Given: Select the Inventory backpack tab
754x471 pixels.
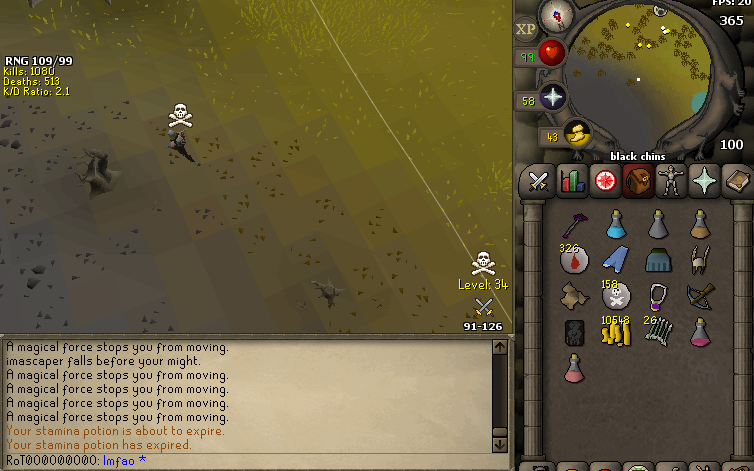Looking at the screenshot, I should (x=638, y=181).
